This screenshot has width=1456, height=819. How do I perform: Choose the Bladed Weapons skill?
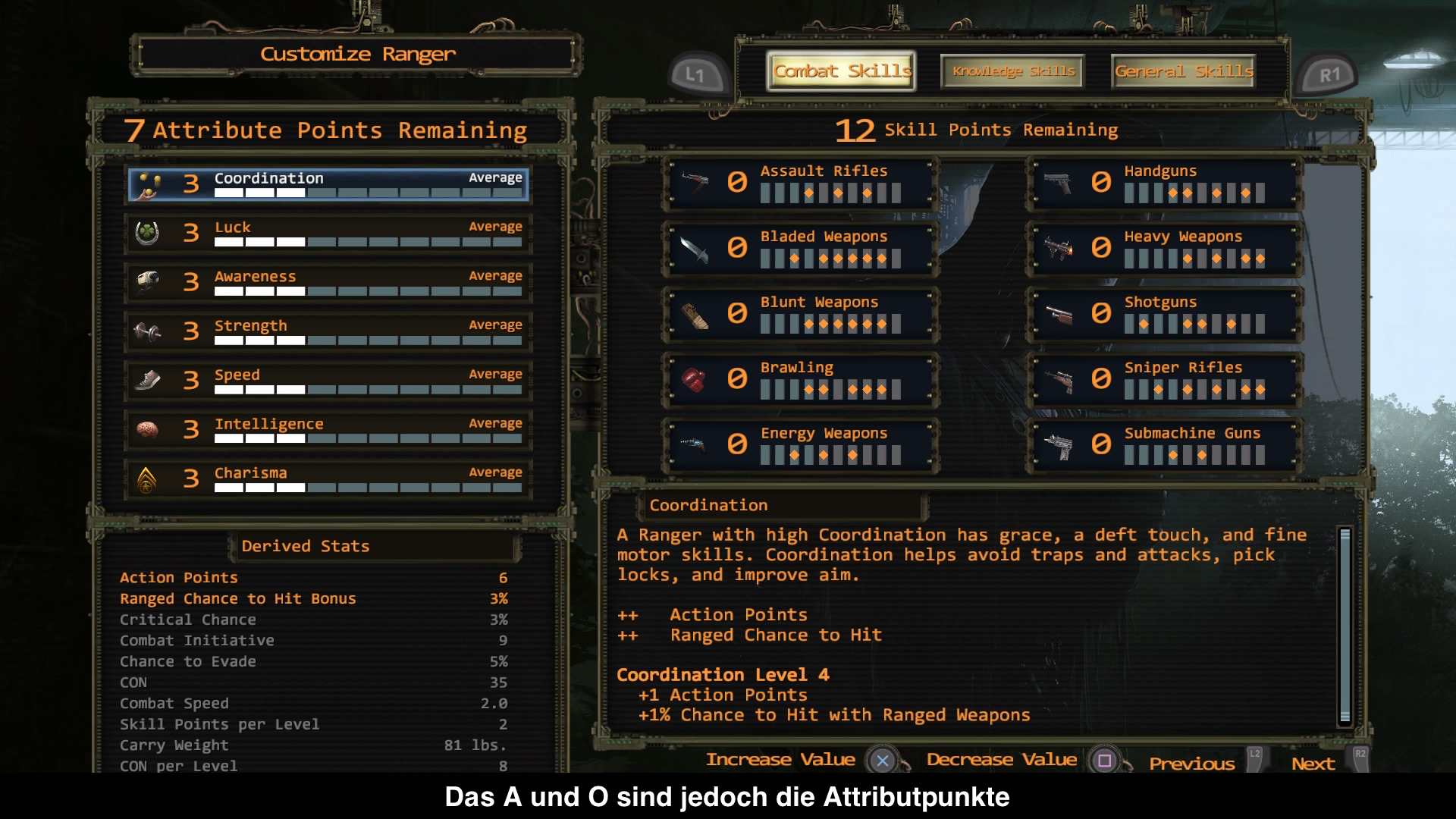pos(801,248)
